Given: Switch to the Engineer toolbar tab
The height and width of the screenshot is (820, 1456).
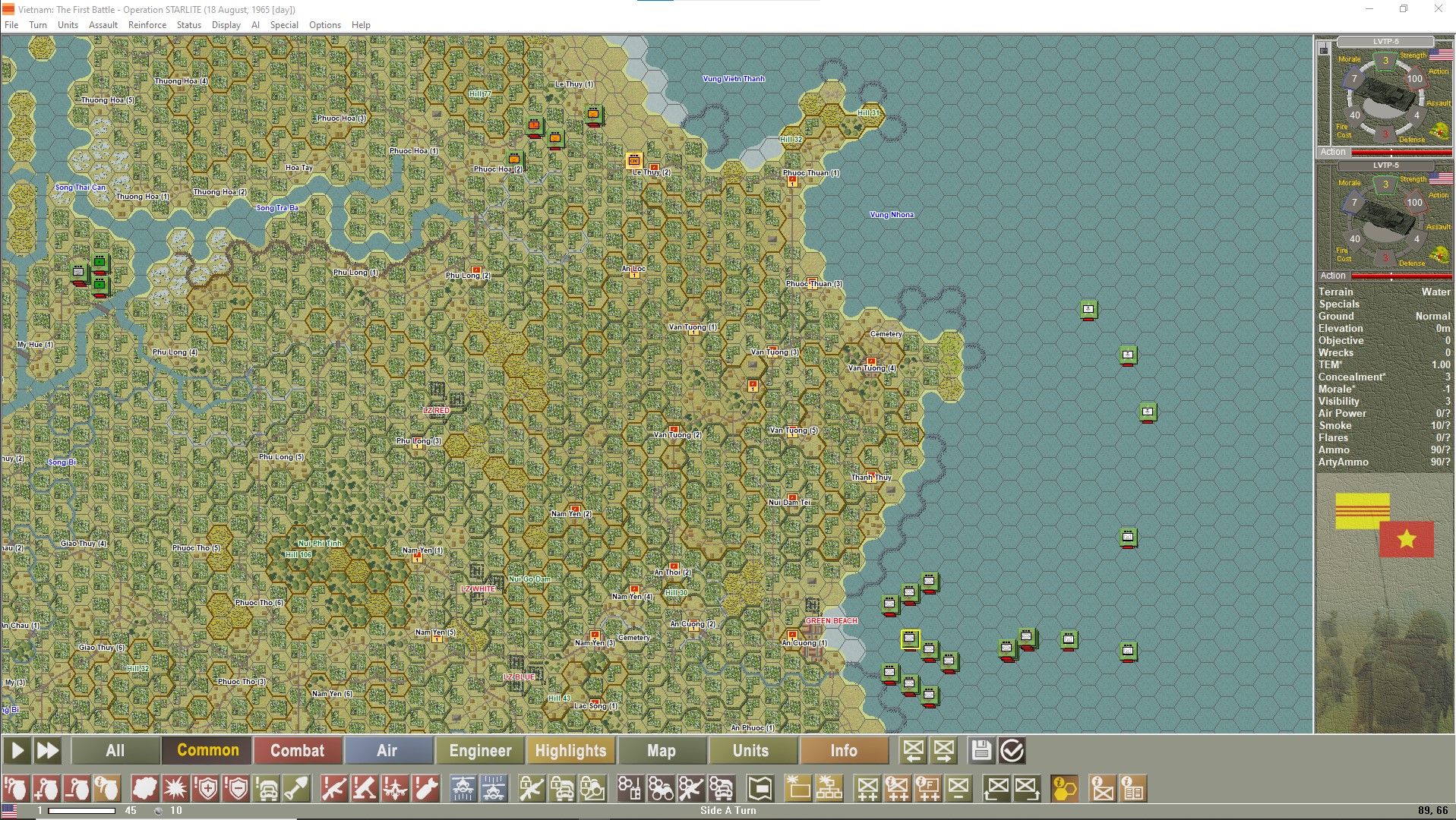Looking at the screenshot, I should click(x=479, y=750).
